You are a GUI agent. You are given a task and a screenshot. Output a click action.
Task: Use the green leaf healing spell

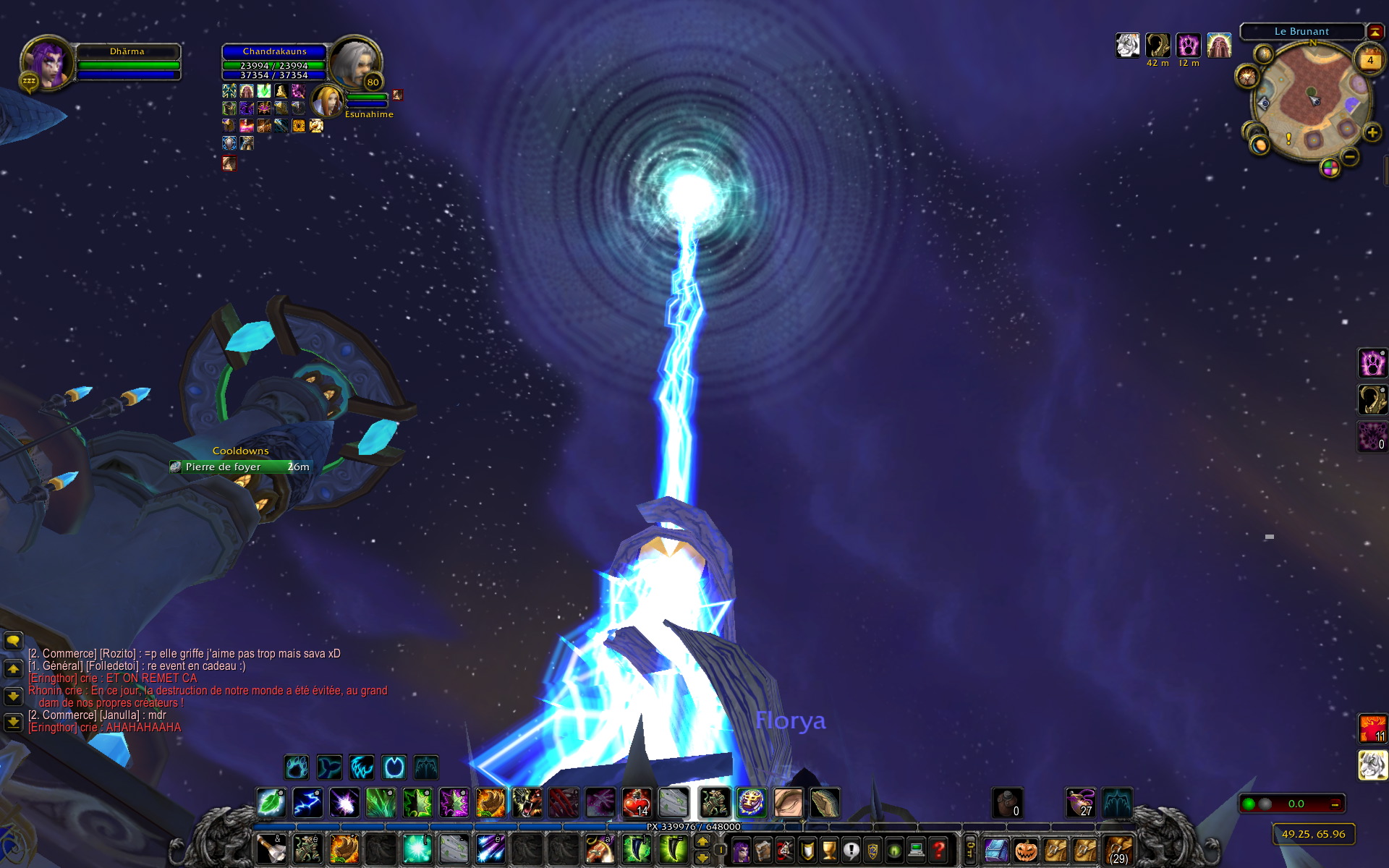(271, 803)
